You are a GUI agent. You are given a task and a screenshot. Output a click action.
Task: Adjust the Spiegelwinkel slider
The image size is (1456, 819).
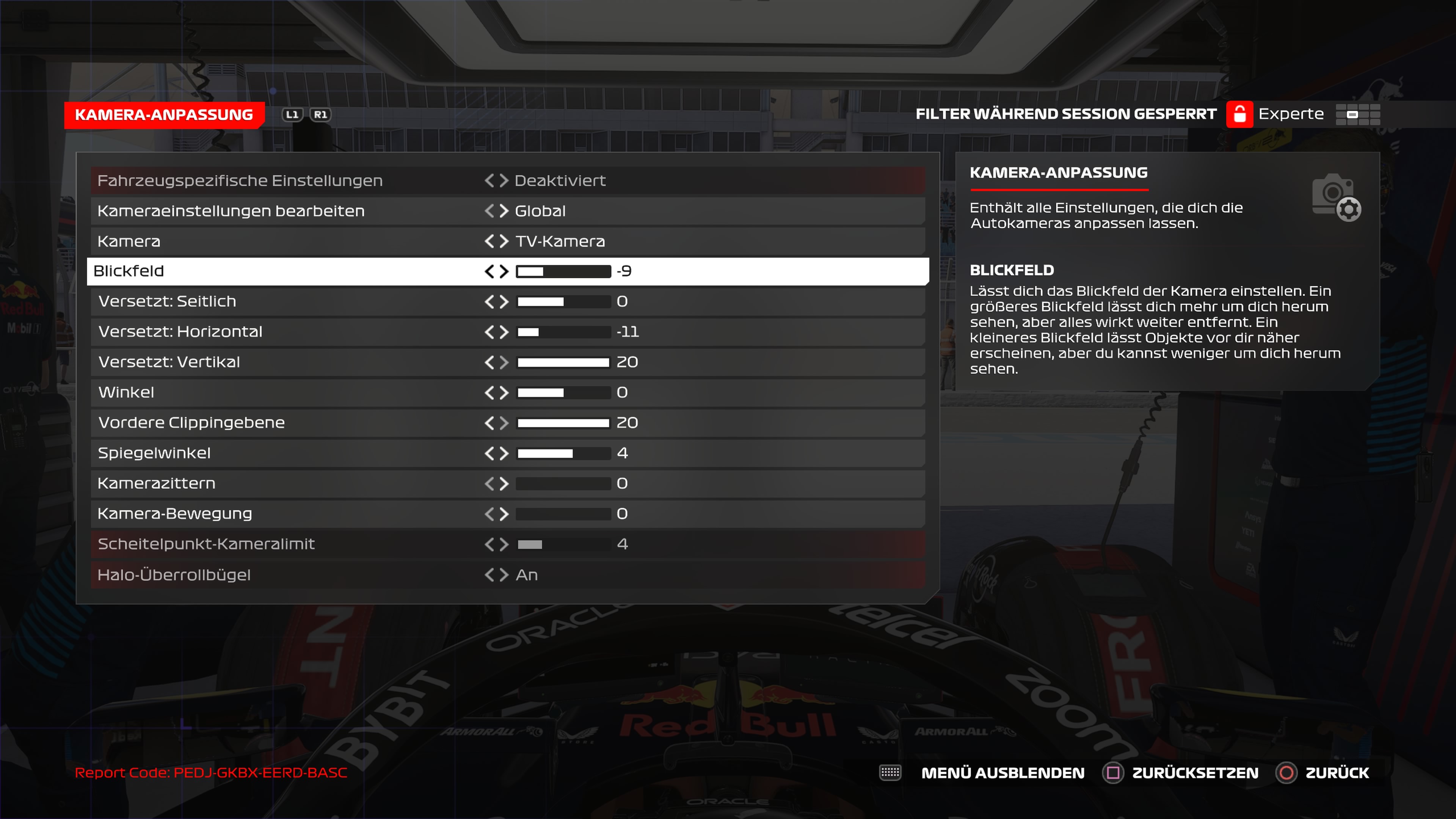tap(563, 453)
